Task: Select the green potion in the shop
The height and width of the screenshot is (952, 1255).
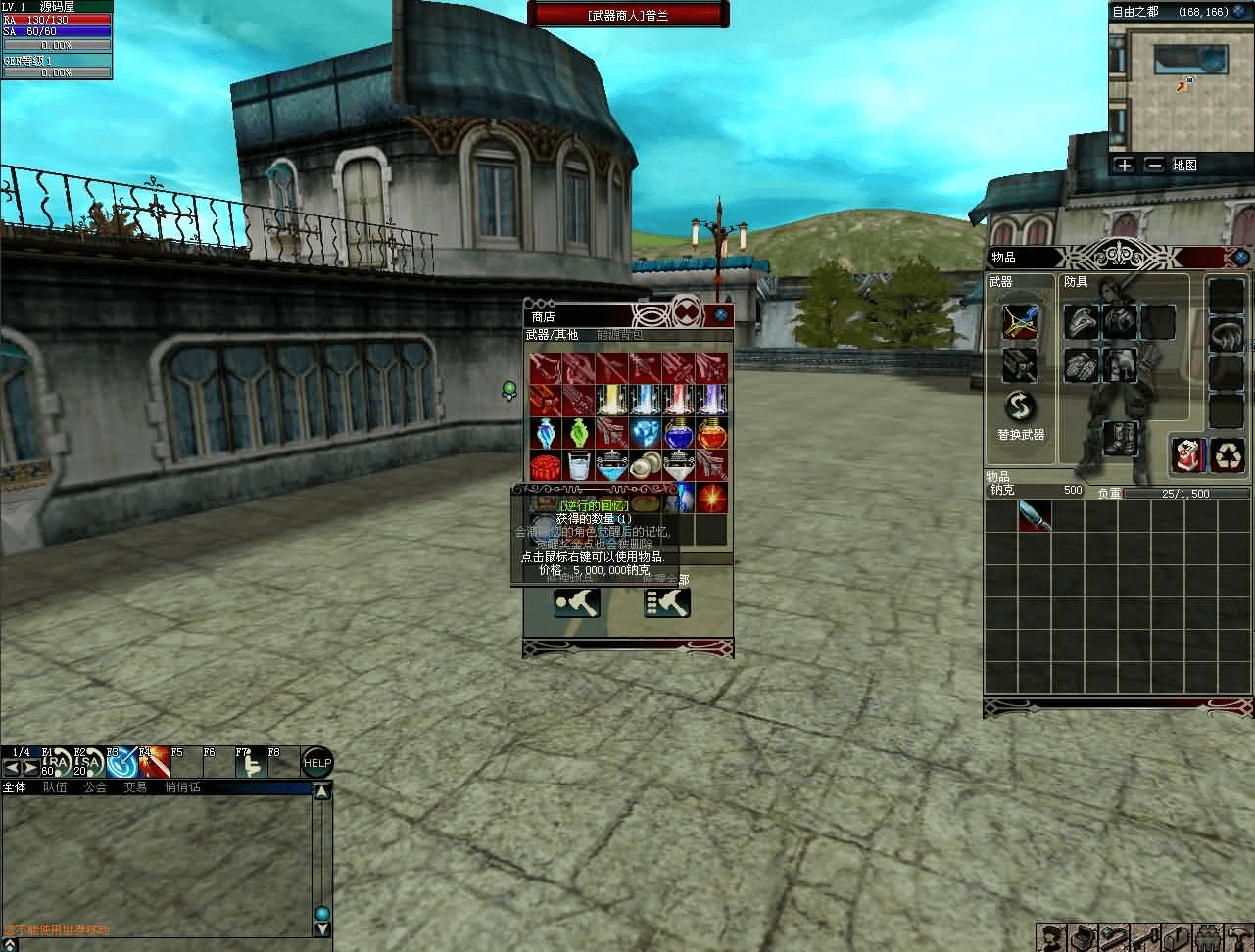Action: point(578,432)
